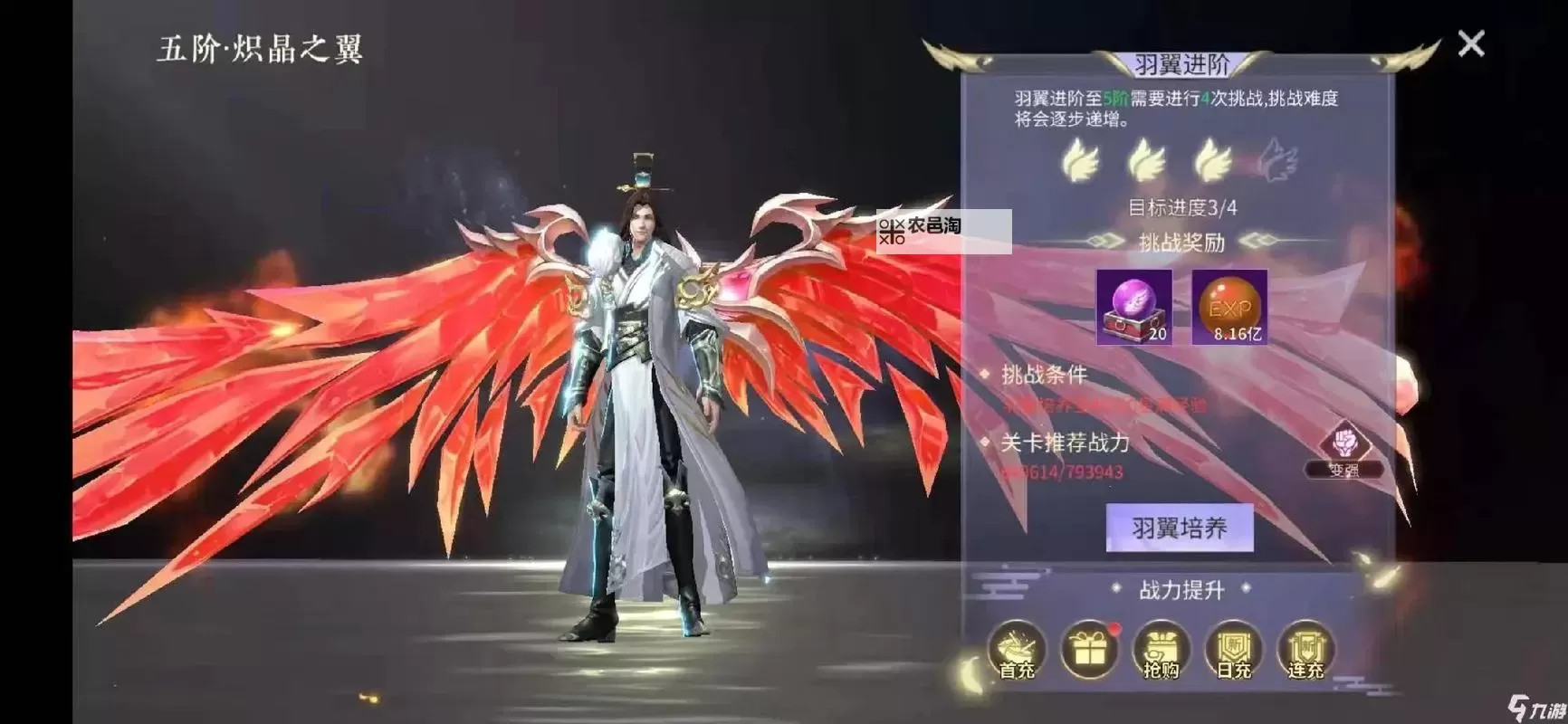
Task: Close the 羽翼进阶 panel with X
Action: 1471,43
